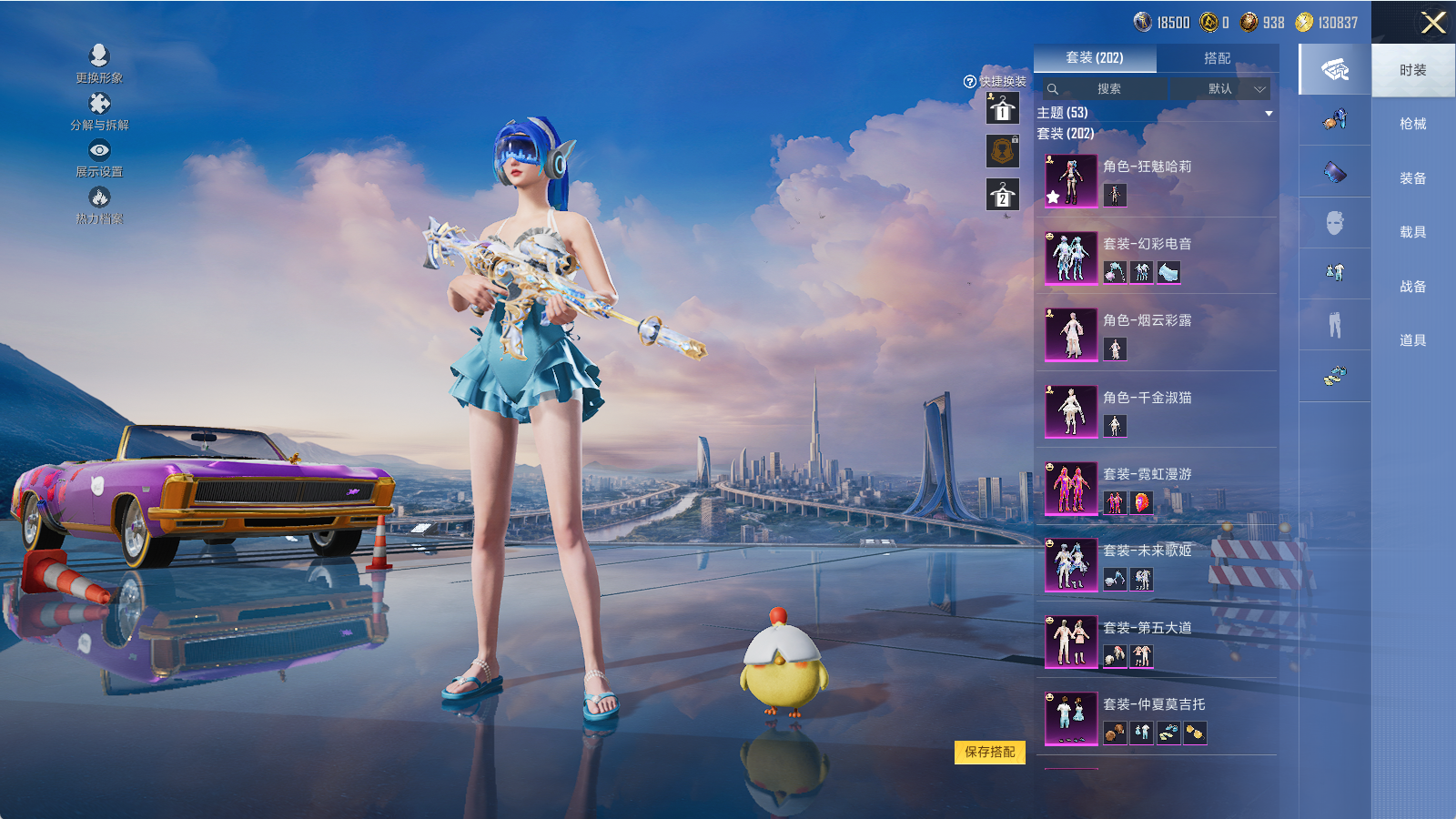Switch to the 枪械 firearms category
Image resolution: width=1456 pixels, height=819 pixels.
(1412, 124)
